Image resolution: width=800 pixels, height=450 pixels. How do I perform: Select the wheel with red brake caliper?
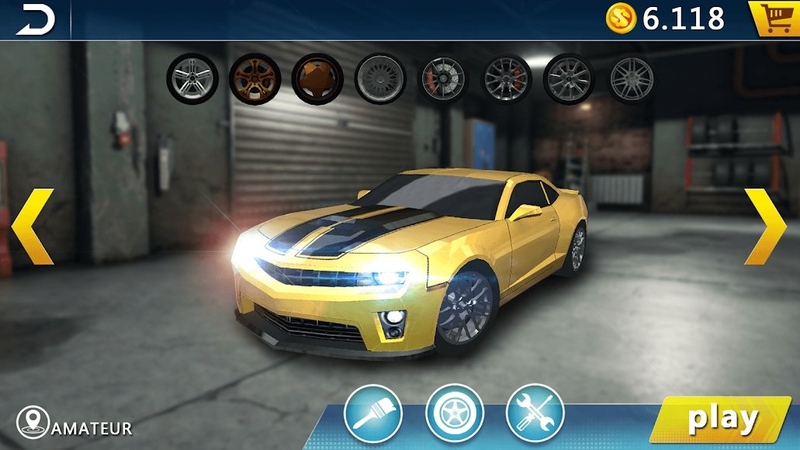click(x=443, y=79)
